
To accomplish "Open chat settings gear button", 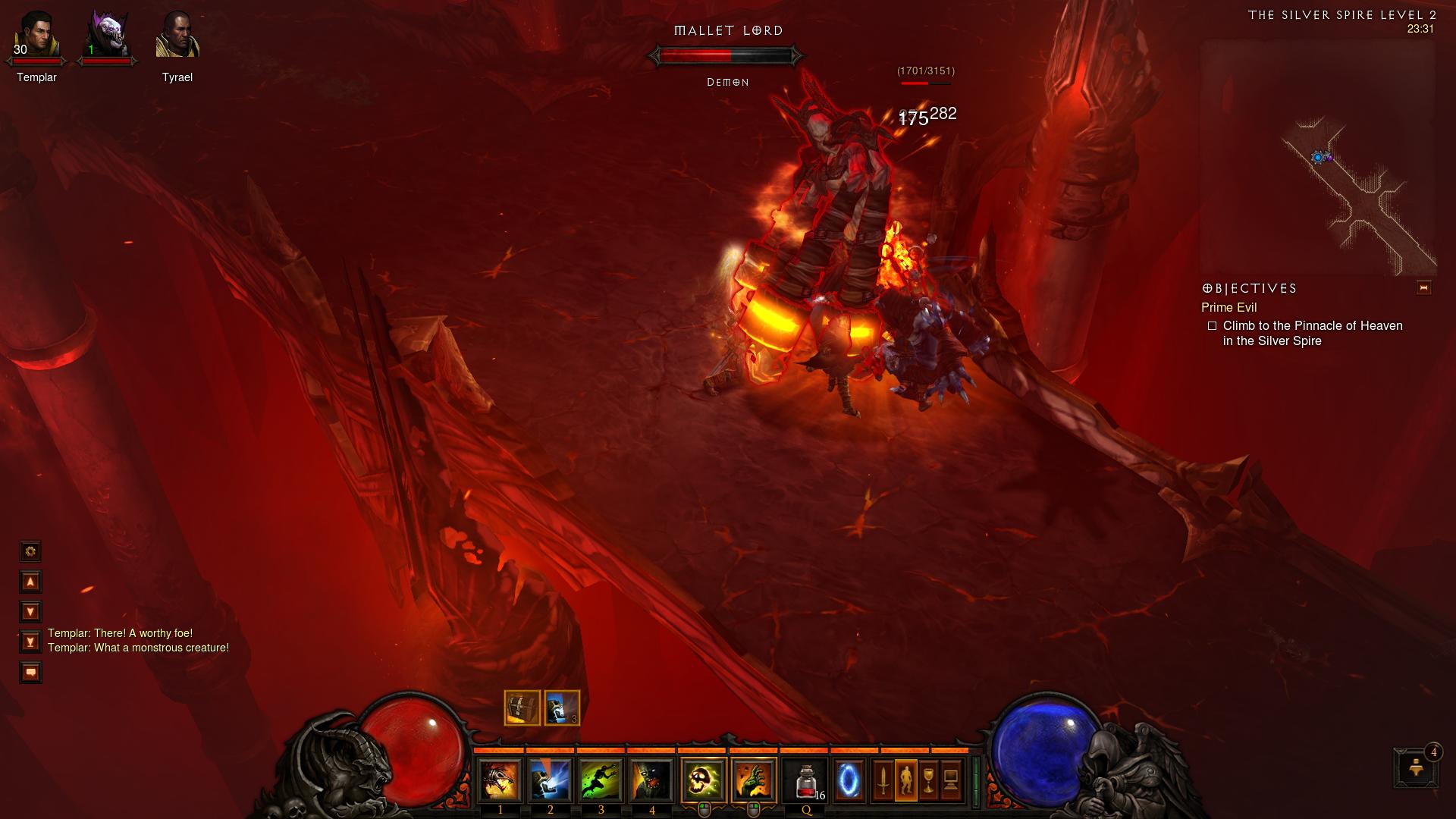I will [x=30, y=551].
